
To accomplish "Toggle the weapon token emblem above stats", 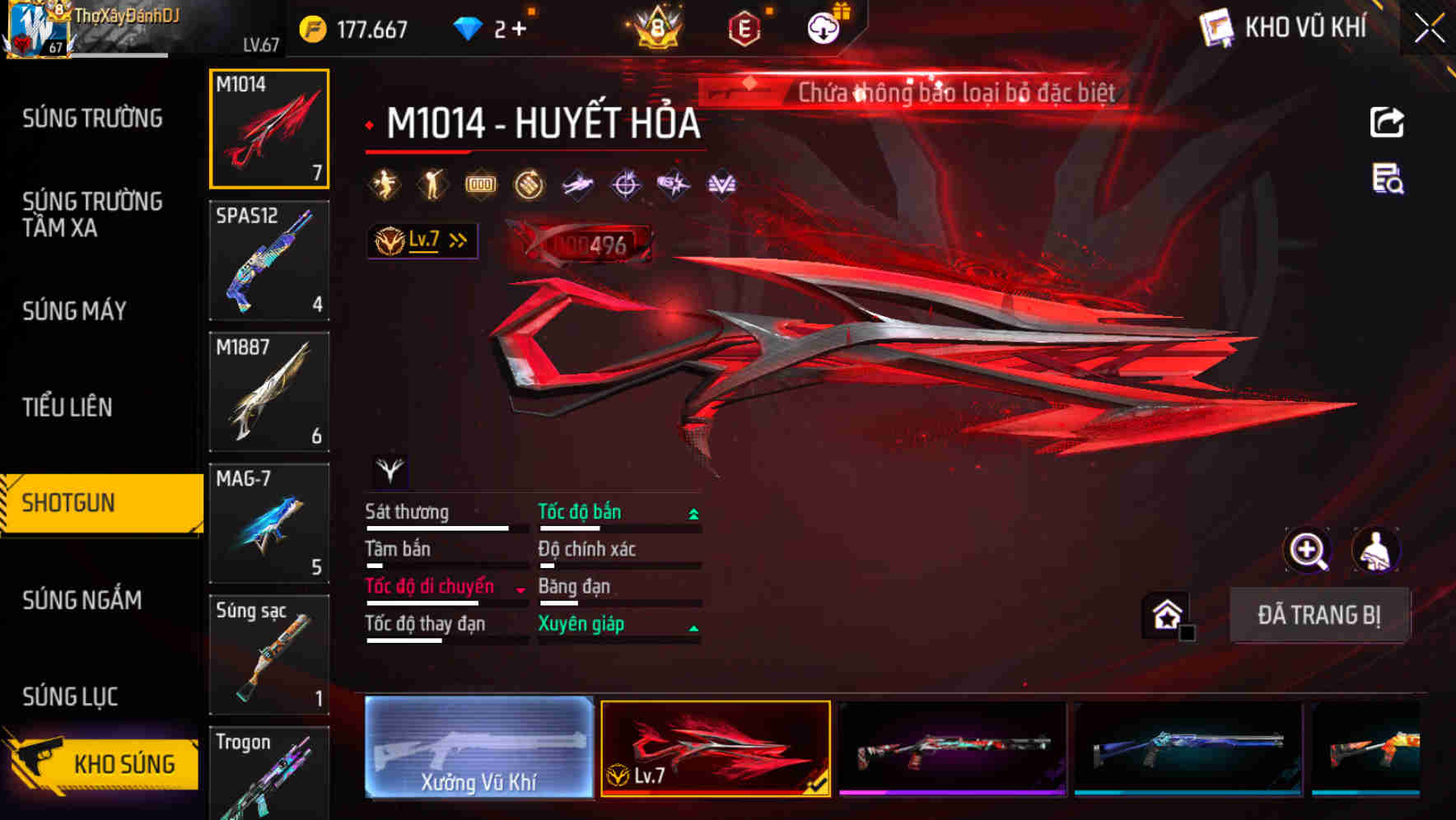I will point(389,471).
